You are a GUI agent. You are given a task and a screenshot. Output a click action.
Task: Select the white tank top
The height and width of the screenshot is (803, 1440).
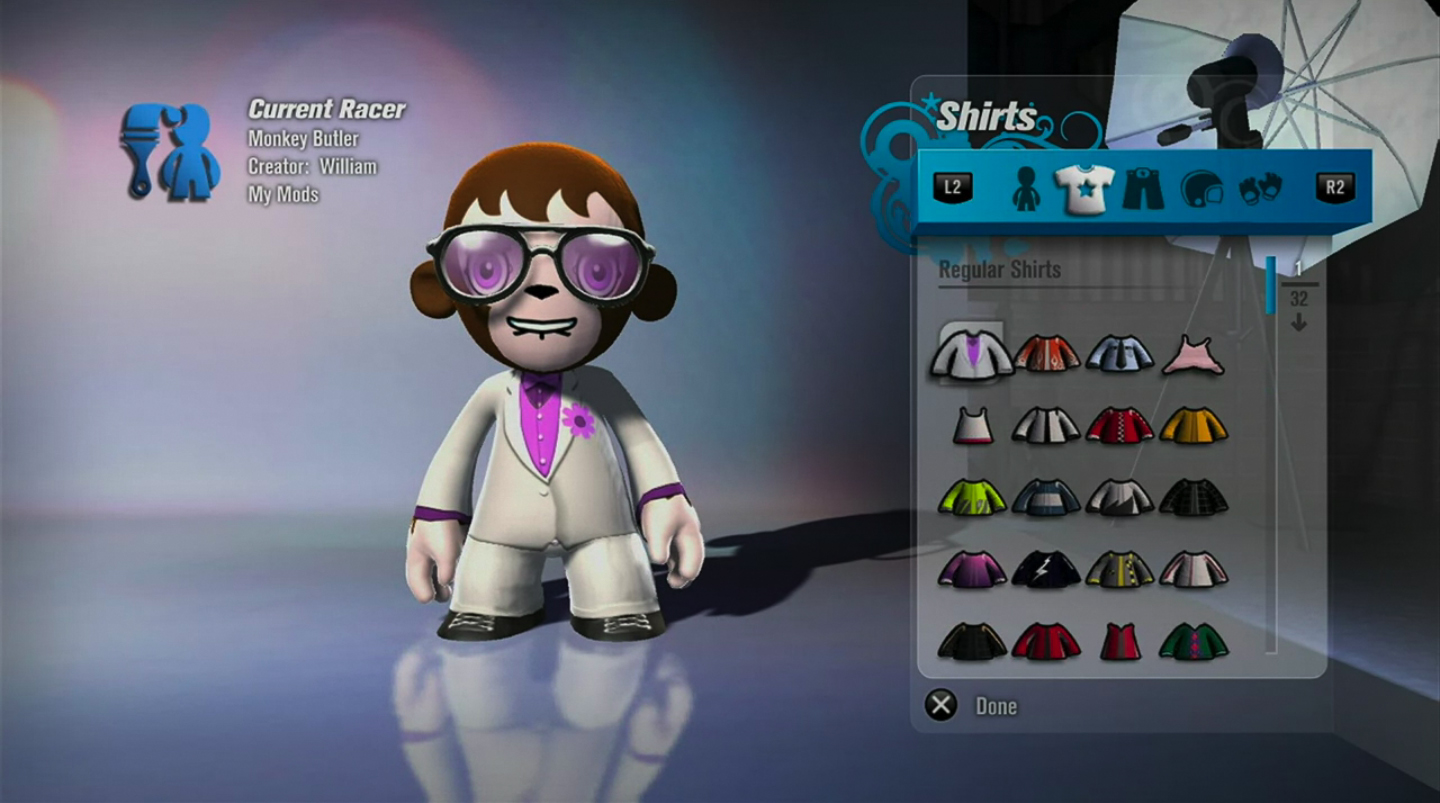pyautogui.click(x=971, y=426)
